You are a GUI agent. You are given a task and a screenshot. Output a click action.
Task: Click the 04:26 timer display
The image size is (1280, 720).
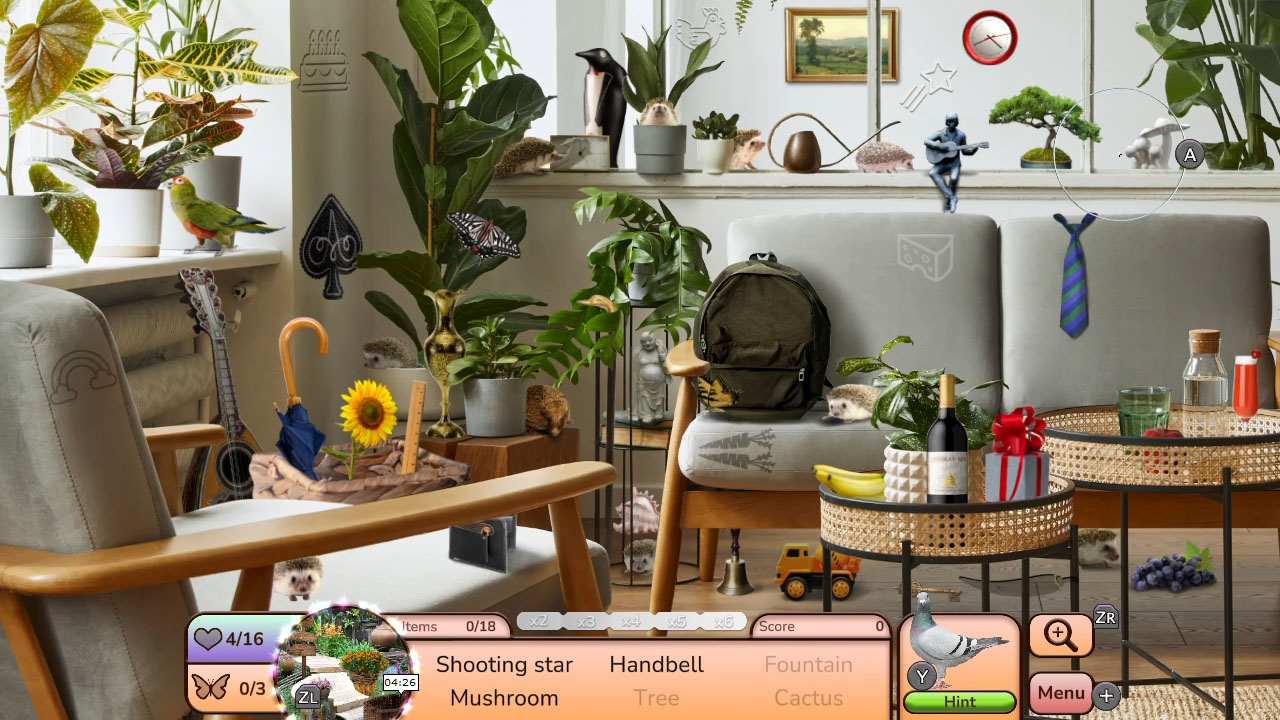point(400,682)
